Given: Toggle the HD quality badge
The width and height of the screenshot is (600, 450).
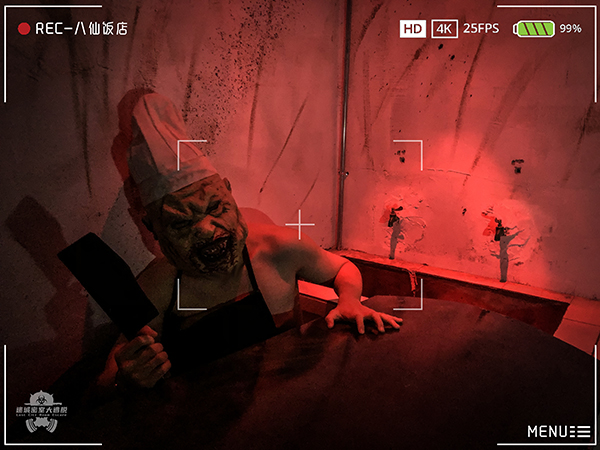Looking at the screenshot, I should click(x=412, y=29).
